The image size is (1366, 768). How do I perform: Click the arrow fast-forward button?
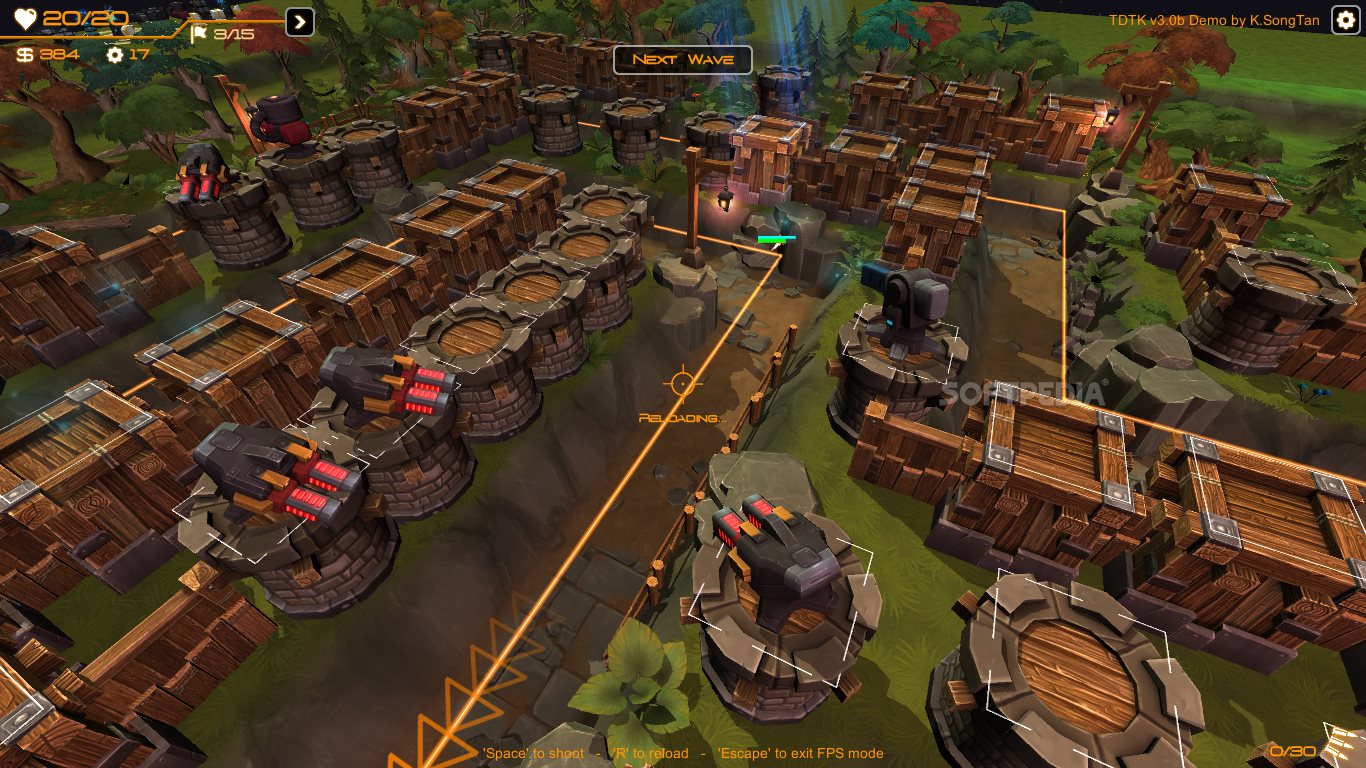click(300, 22)
